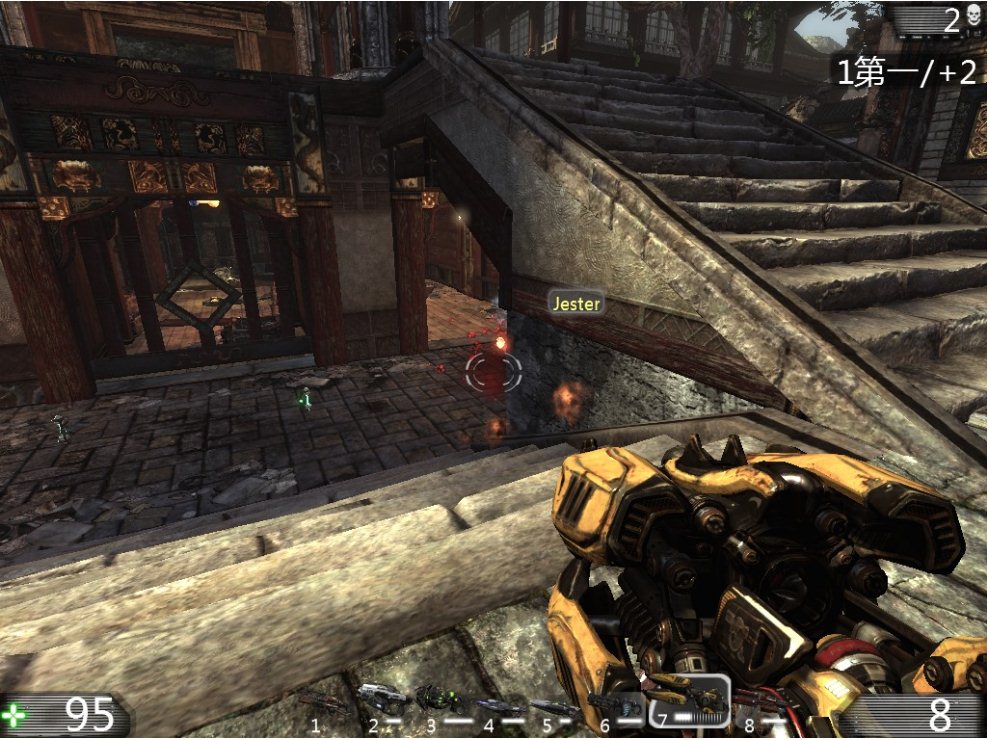Equip the Shock Rifle in slot 4

pos(497,706)
